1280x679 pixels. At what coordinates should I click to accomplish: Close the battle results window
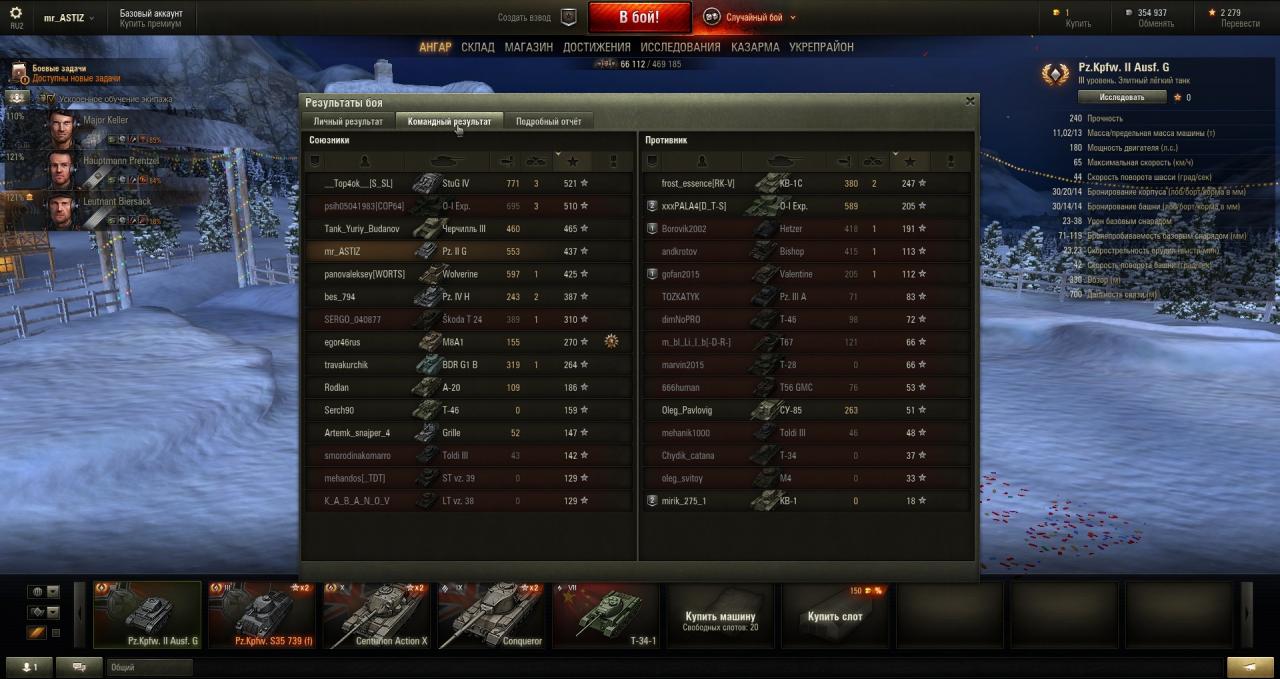pos(970,101)
